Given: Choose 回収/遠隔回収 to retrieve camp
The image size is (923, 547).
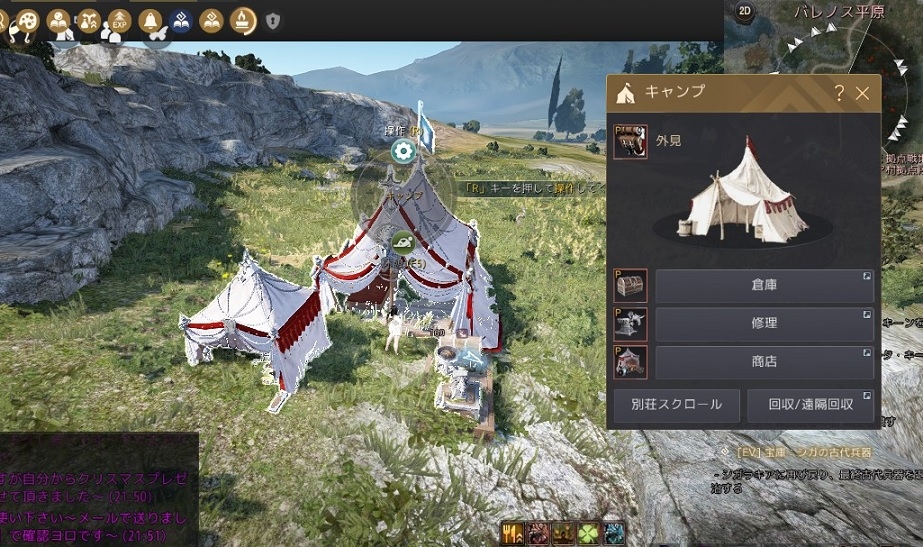Looking at the screenshot, I should [x=811, y=405].
